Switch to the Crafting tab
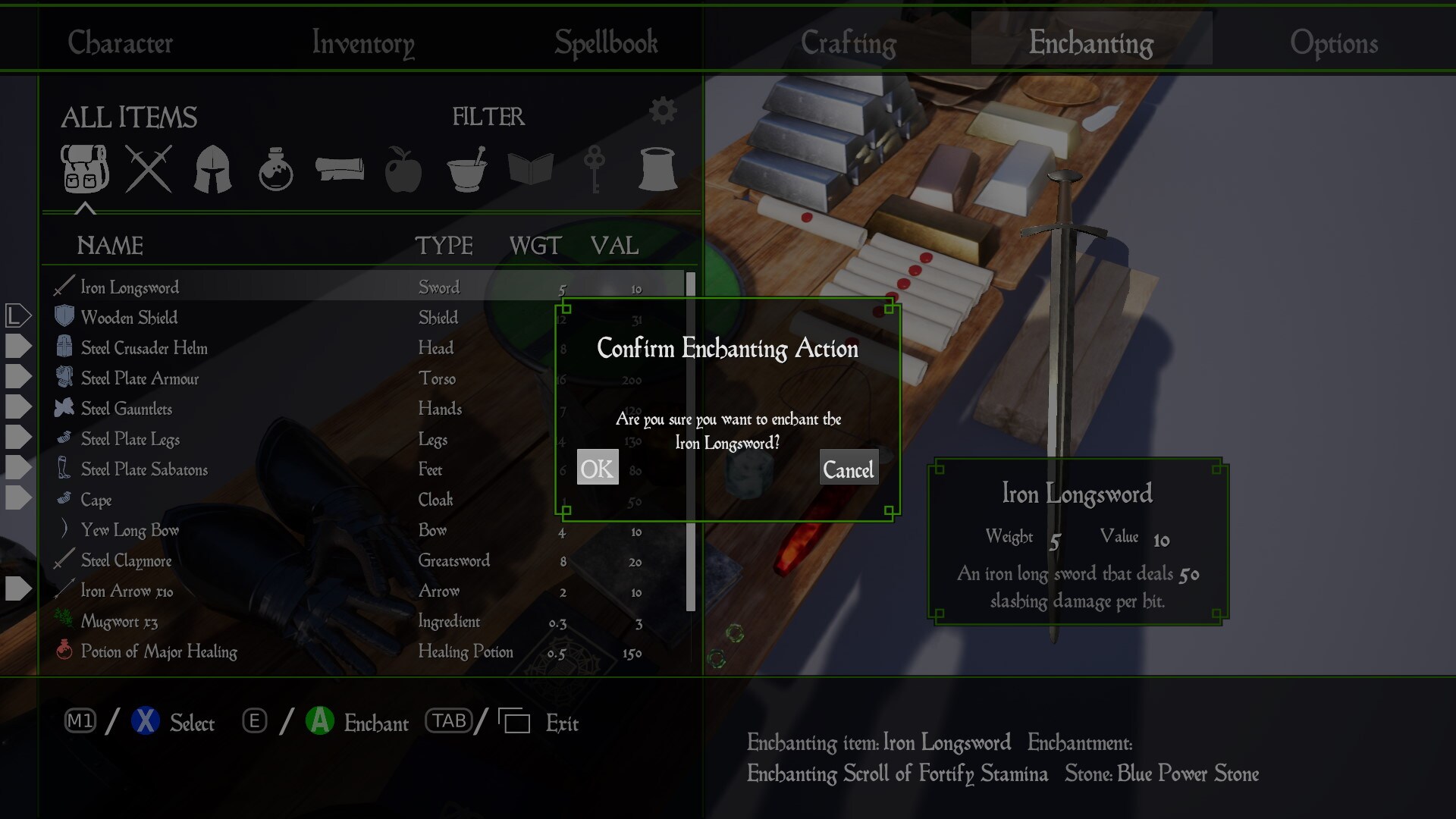 pyautogui.click(x=849, y=43)
